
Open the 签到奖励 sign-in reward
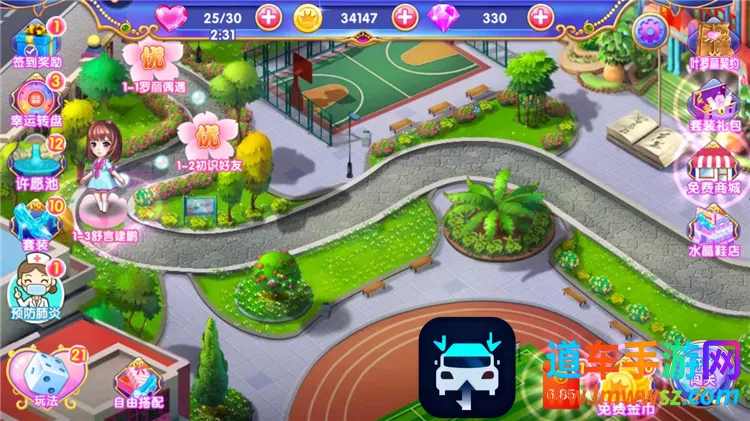pyautogui.click(x=37, y=42)
